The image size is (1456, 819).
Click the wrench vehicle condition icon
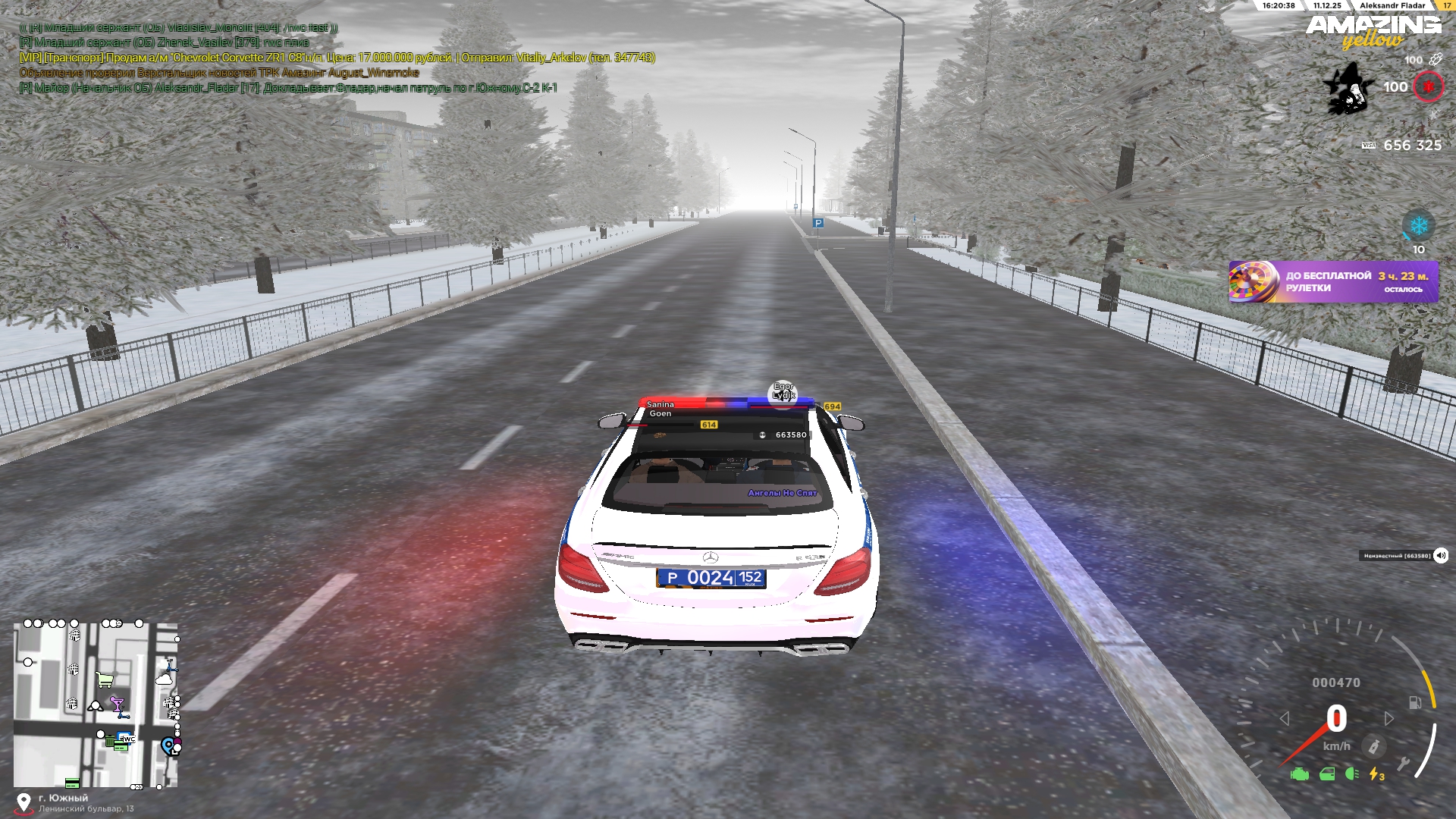tap(1404, 764)
